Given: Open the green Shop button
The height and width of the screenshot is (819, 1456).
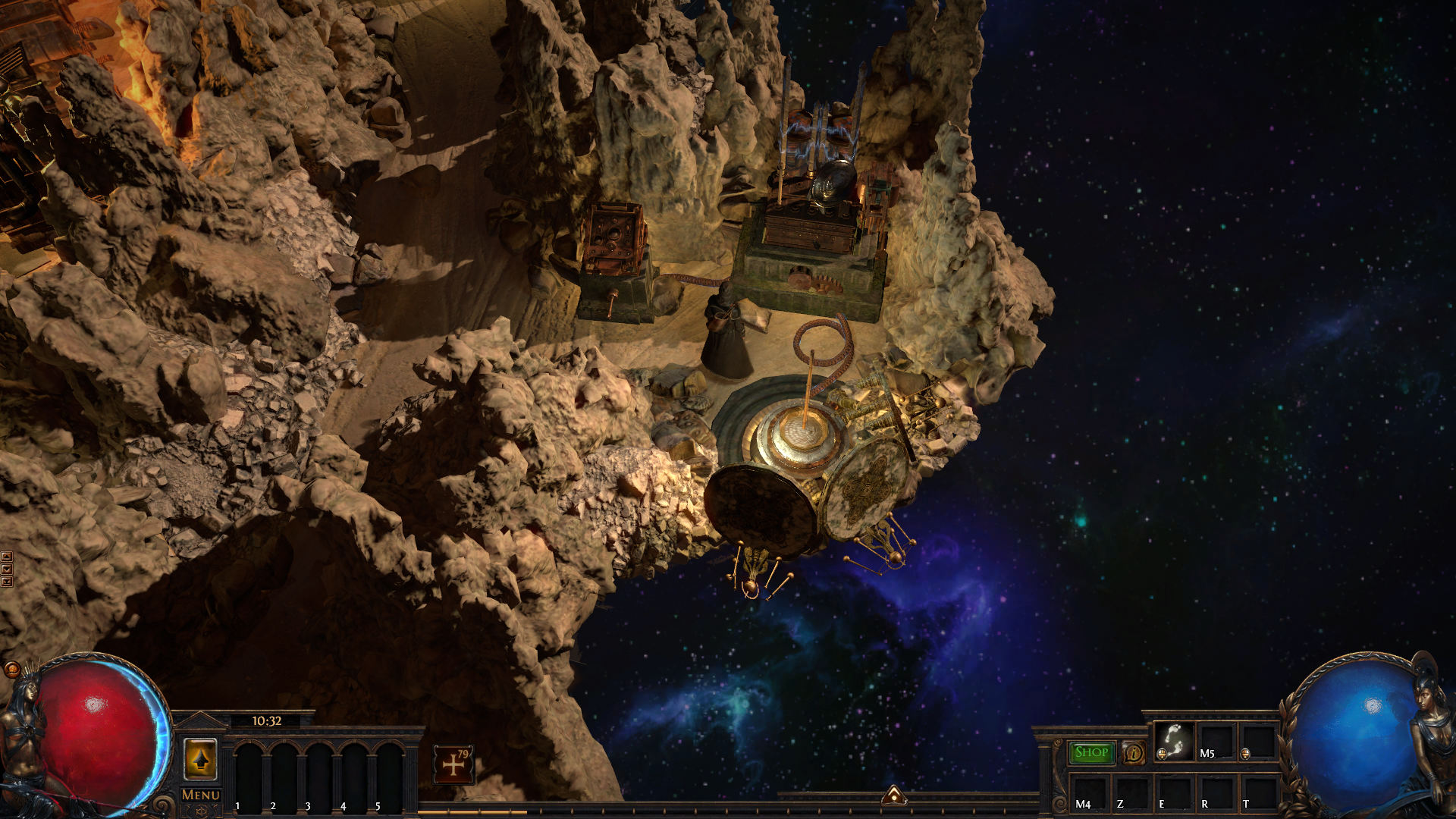Looking at the screenshot, I should point(1091,752).
